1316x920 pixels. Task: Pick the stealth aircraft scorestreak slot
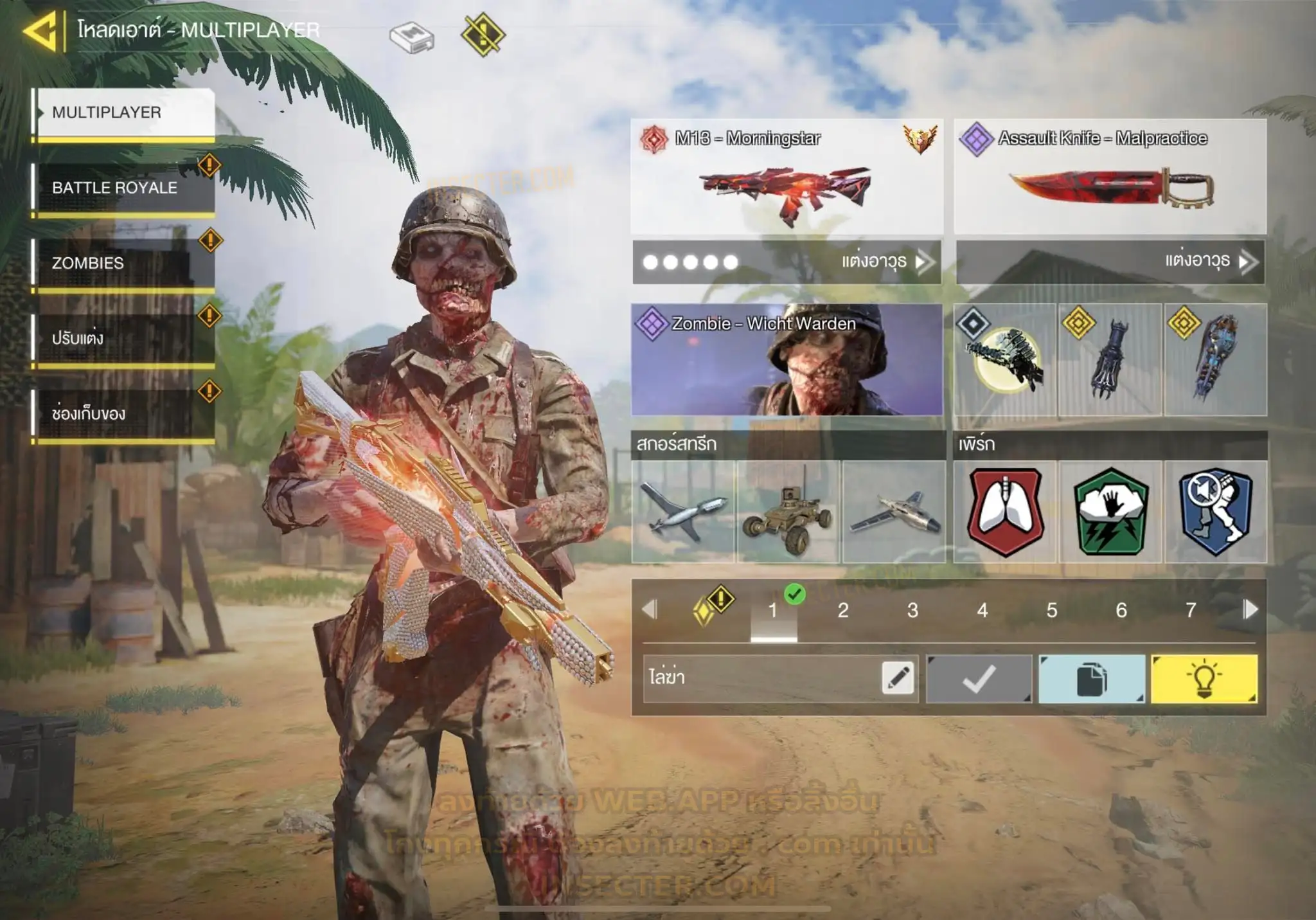click(894, 512)
